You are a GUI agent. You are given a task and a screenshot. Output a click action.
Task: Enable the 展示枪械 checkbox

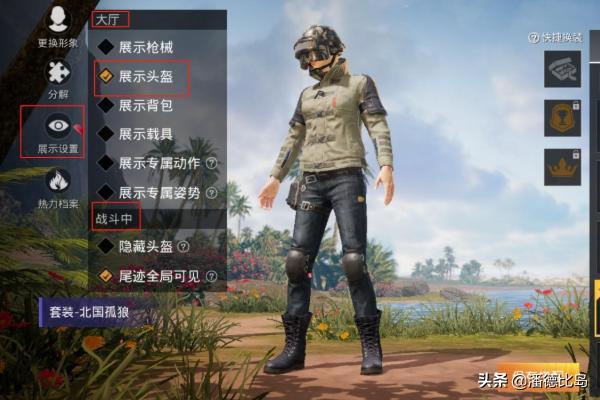[105, 46]
